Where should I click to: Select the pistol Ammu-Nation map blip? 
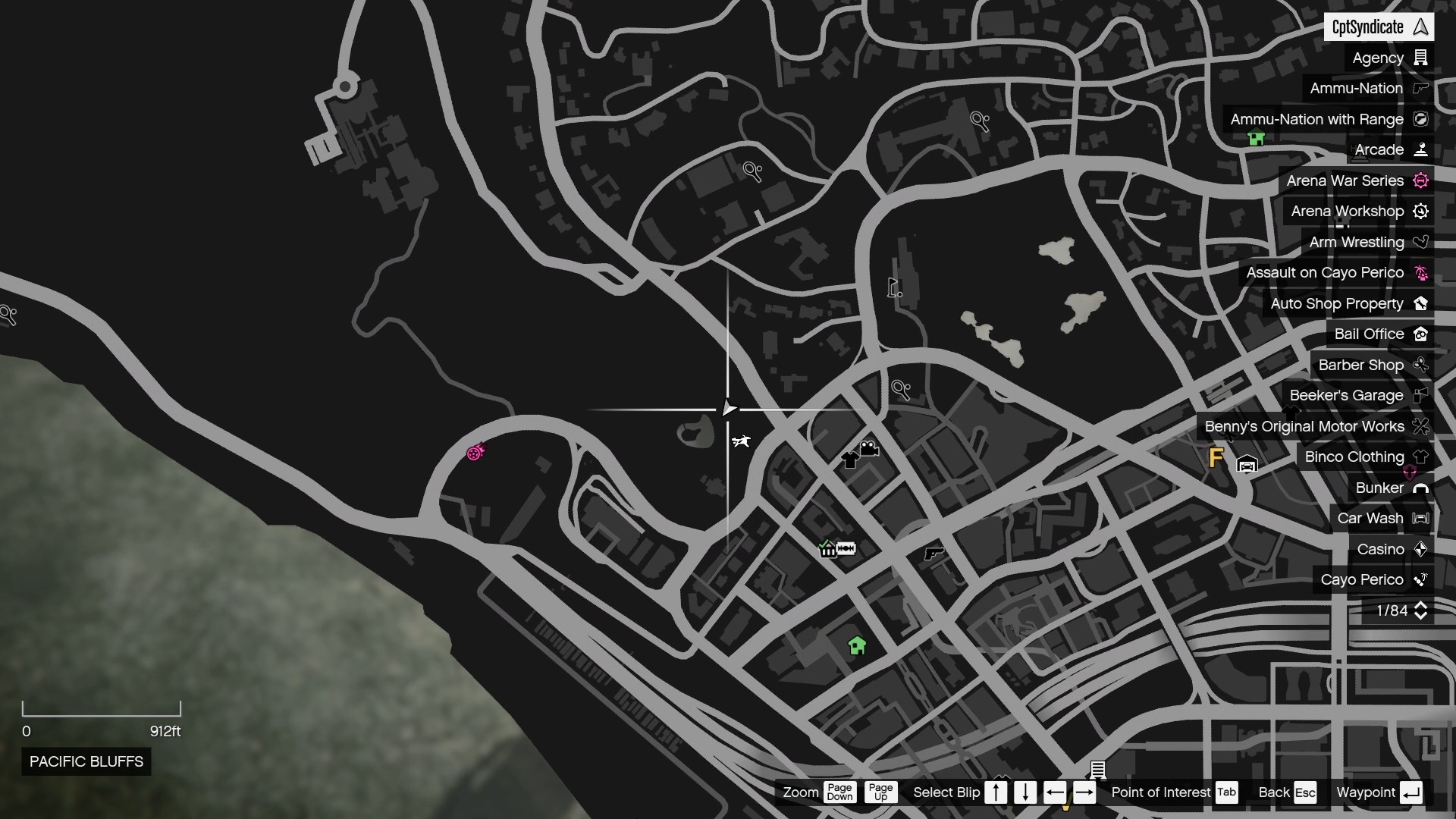(x=934, y=554)
